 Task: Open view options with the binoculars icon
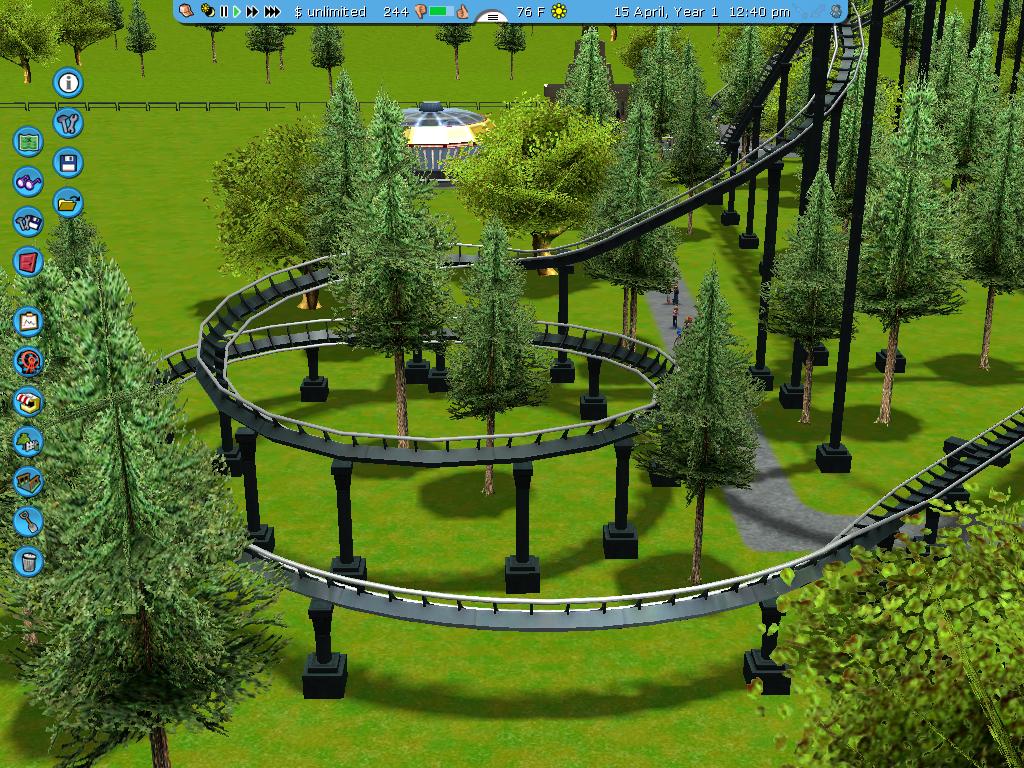pyautogui.click(x=29, y=182)
